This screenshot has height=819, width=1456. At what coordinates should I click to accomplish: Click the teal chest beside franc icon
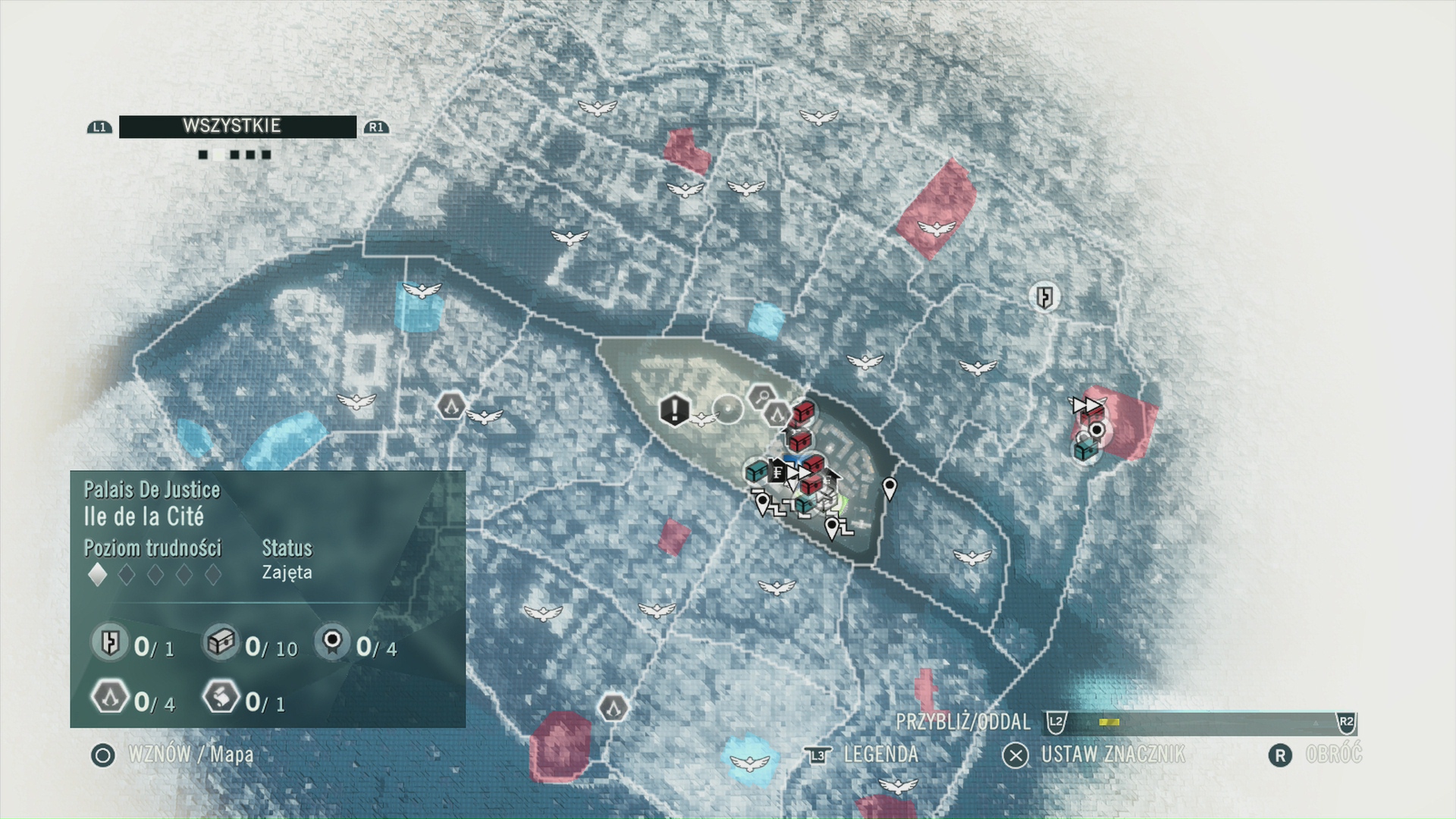tap(755, 472)
